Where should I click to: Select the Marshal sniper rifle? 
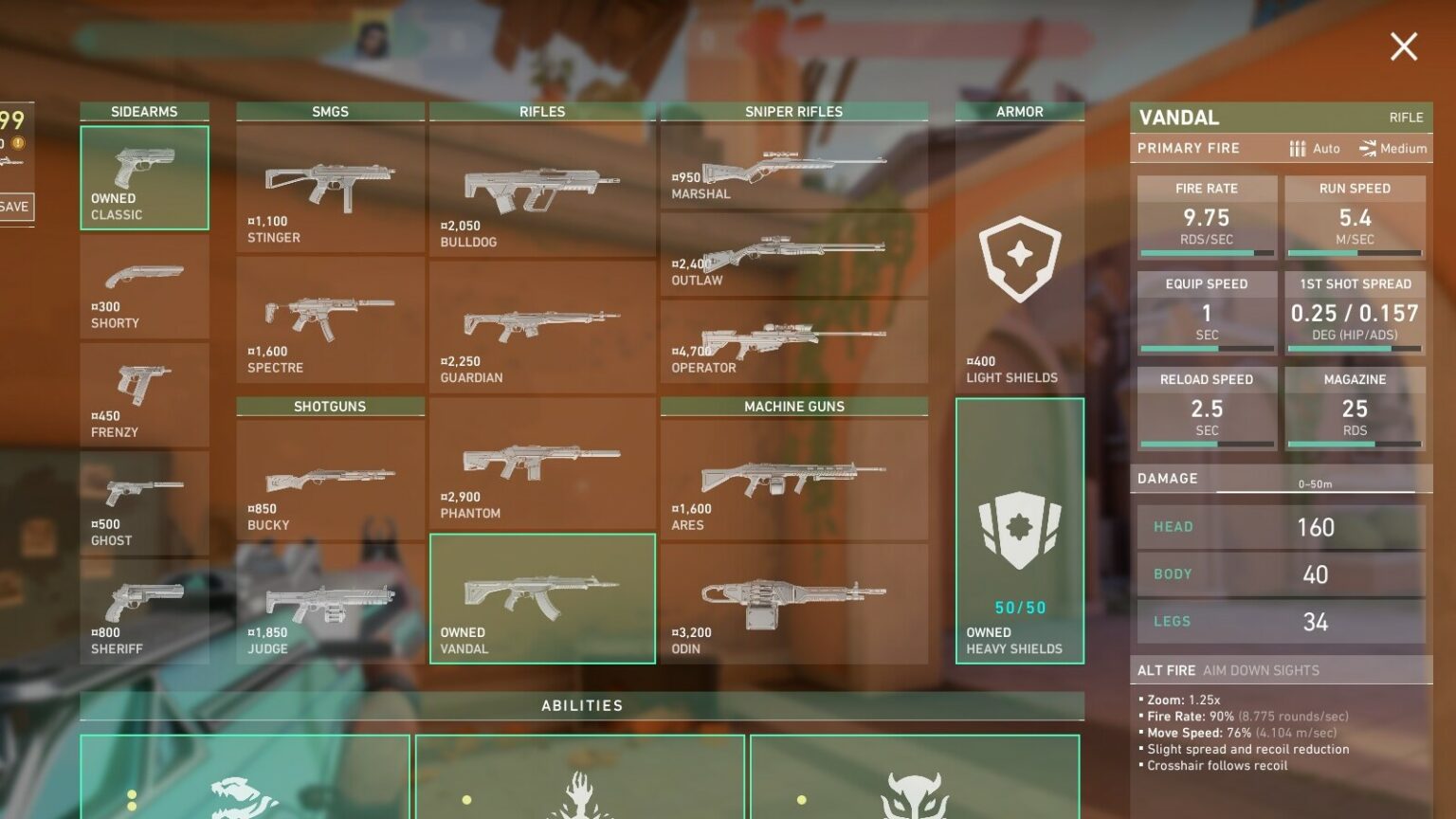coord(793,166)
